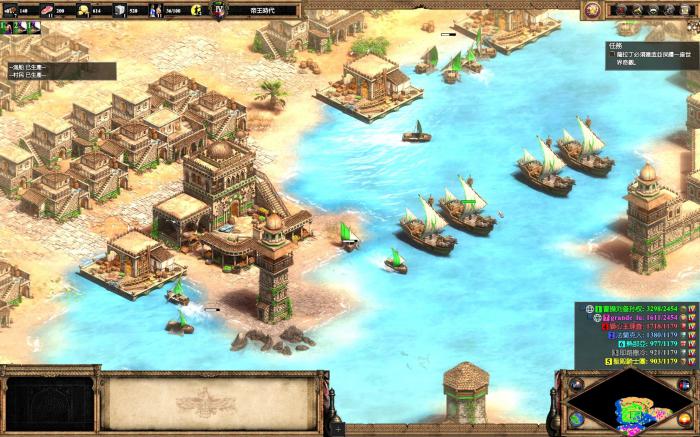Click the first icon in the top-right menu bar
Viewport: 700px width, 437px height.
[x=620, y=10]
